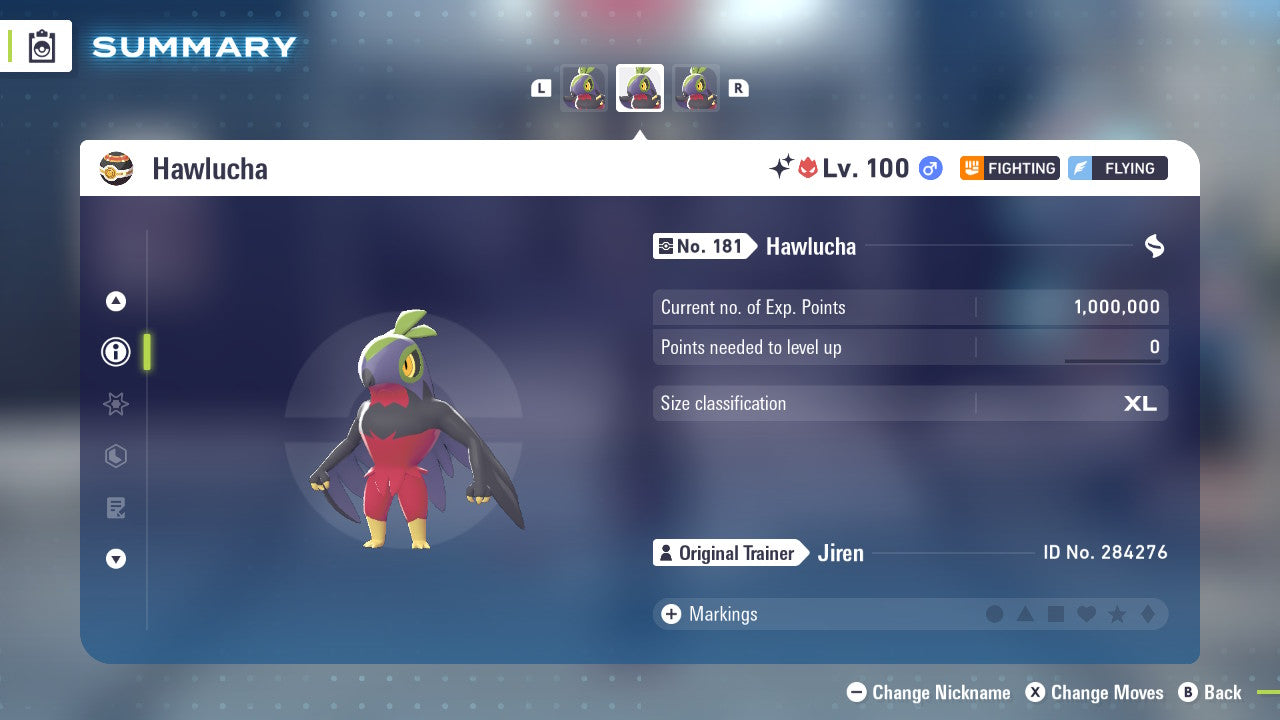Viewport: 1280px width, 720px height.
Task: Select the highlighted middle Hawlucha tab
Action: [x=640, y=88]
